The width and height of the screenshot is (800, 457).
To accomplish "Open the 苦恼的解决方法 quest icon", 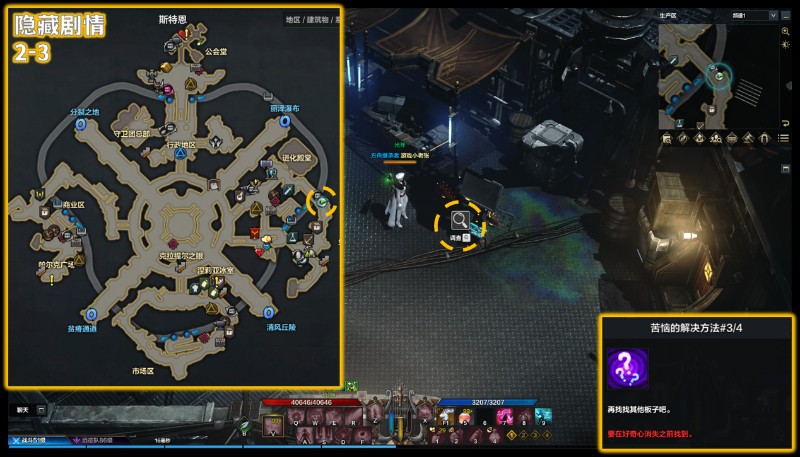I will point(627,369).
